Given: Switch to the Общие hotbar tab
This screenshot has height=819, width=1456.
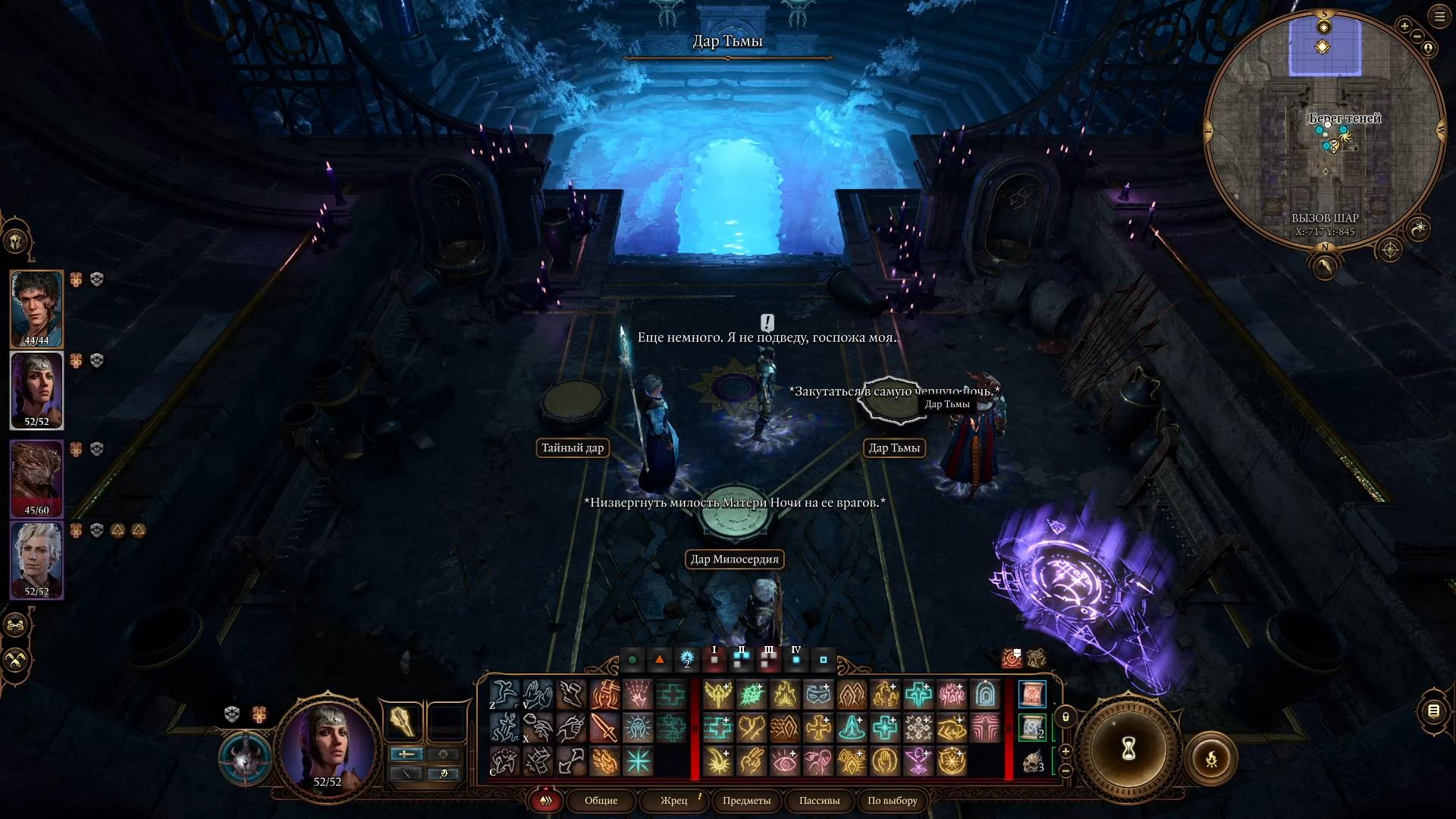Looking at the screenshot, I should (x=601, y=801).
